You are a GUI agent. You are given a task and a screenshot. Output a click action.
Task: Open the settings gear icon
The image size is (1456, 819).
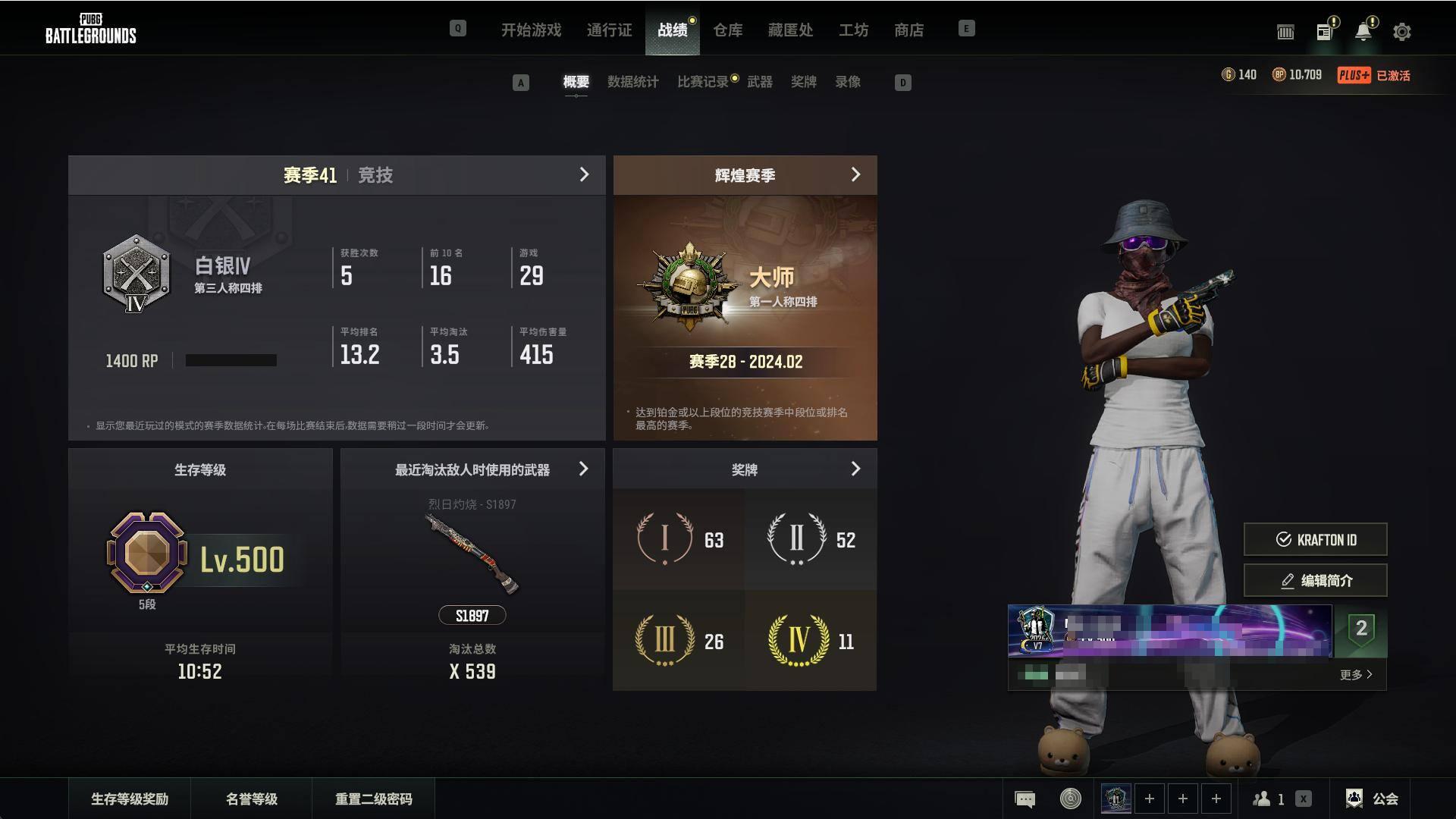(1401, 32)
